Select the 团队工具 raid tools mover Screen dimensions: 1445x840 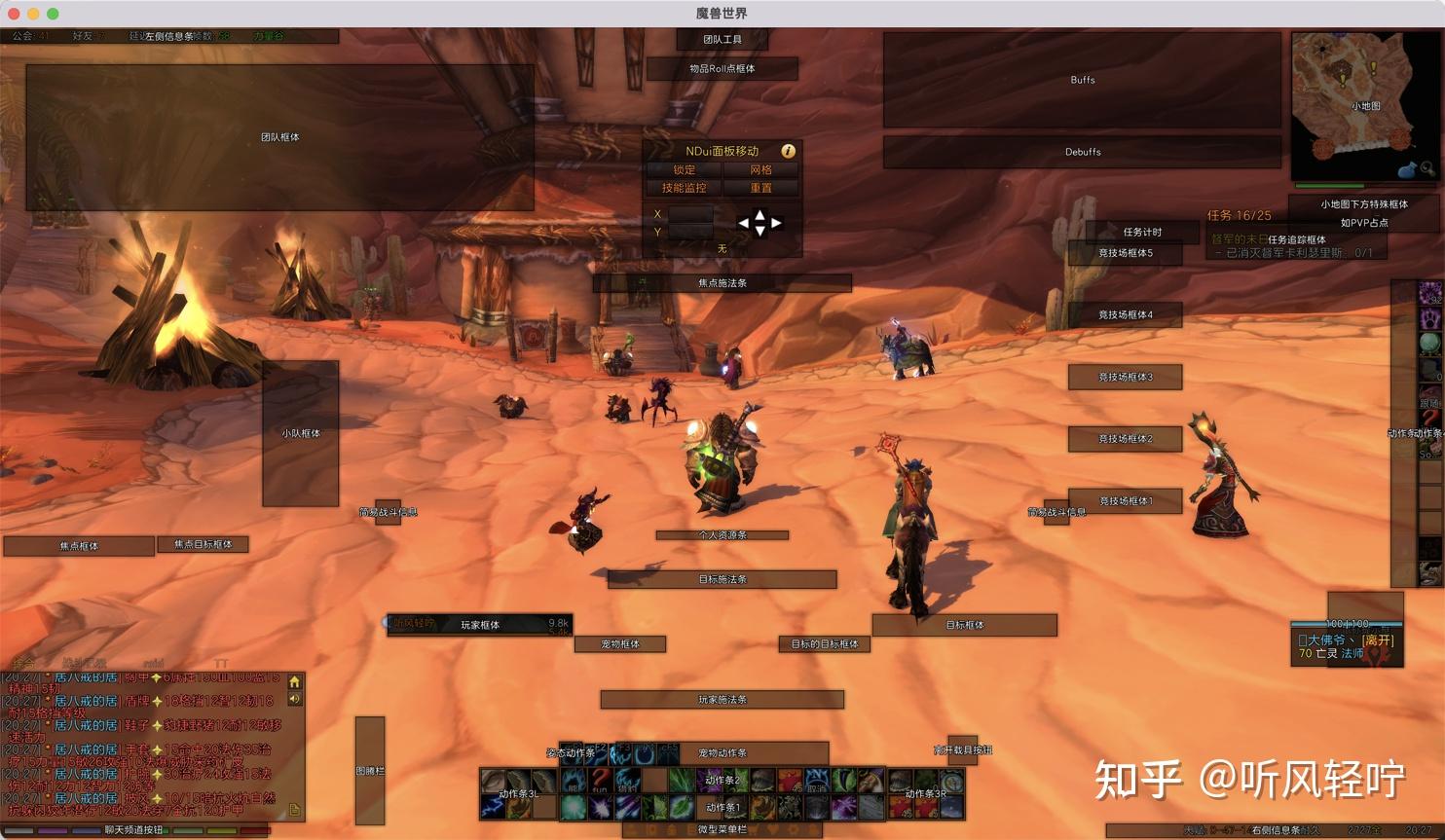722,39
